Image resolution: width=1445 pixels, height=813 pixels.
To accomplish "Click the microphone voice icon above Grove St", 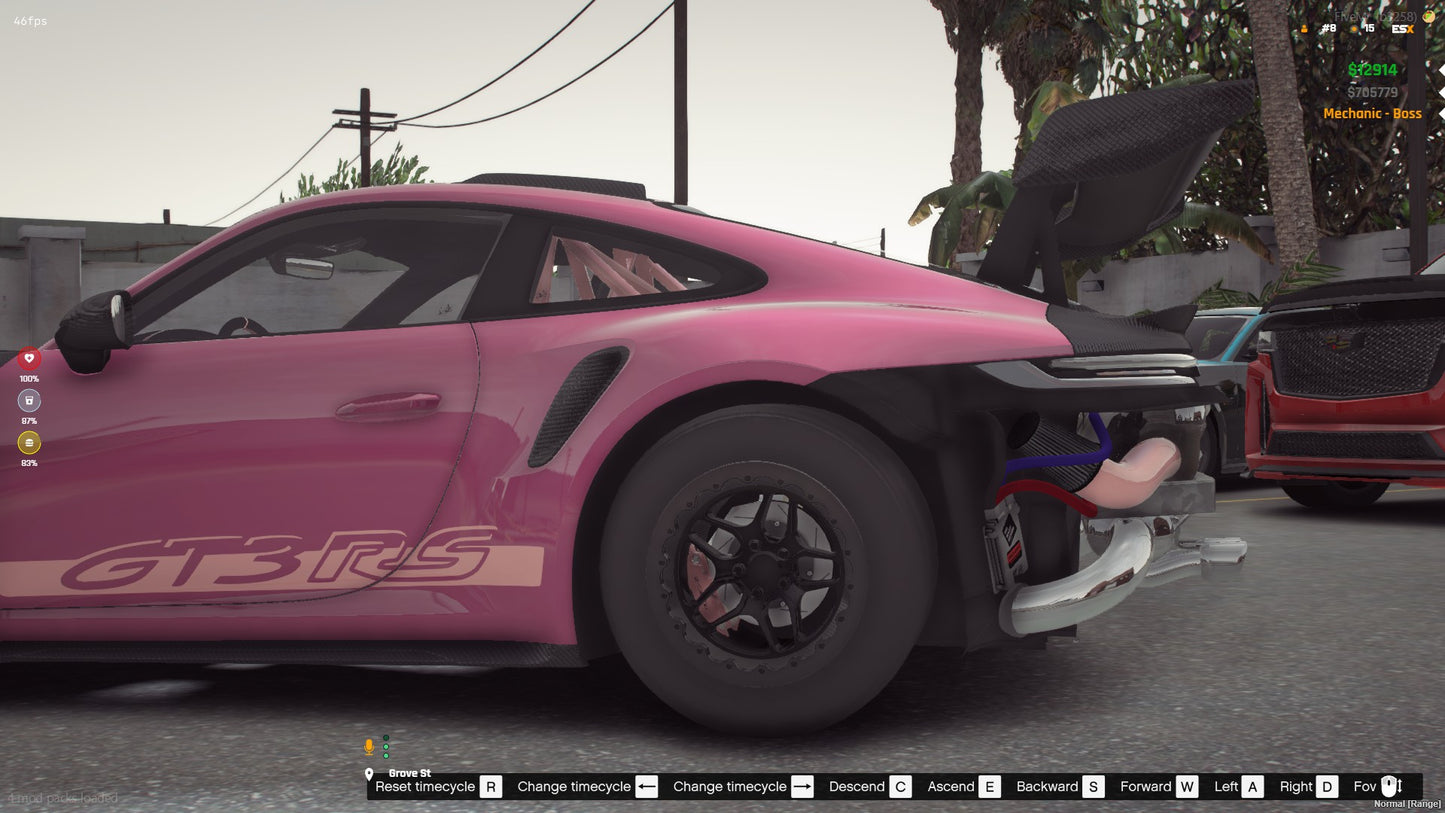I will 369,745.
